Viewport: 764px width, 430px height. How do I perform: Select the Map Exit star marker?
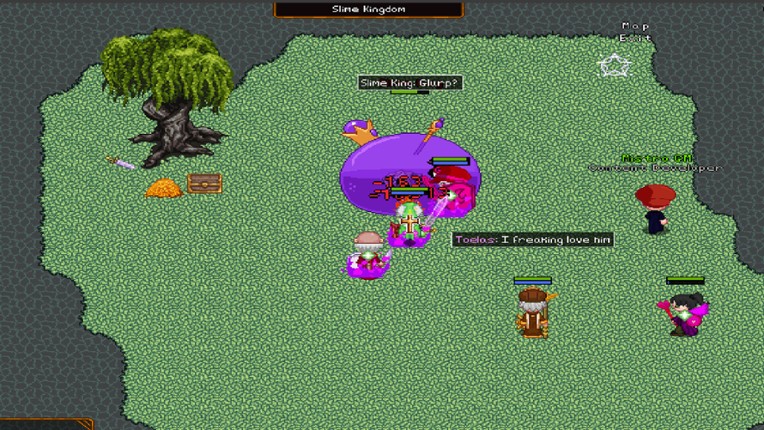pos(612,66)
